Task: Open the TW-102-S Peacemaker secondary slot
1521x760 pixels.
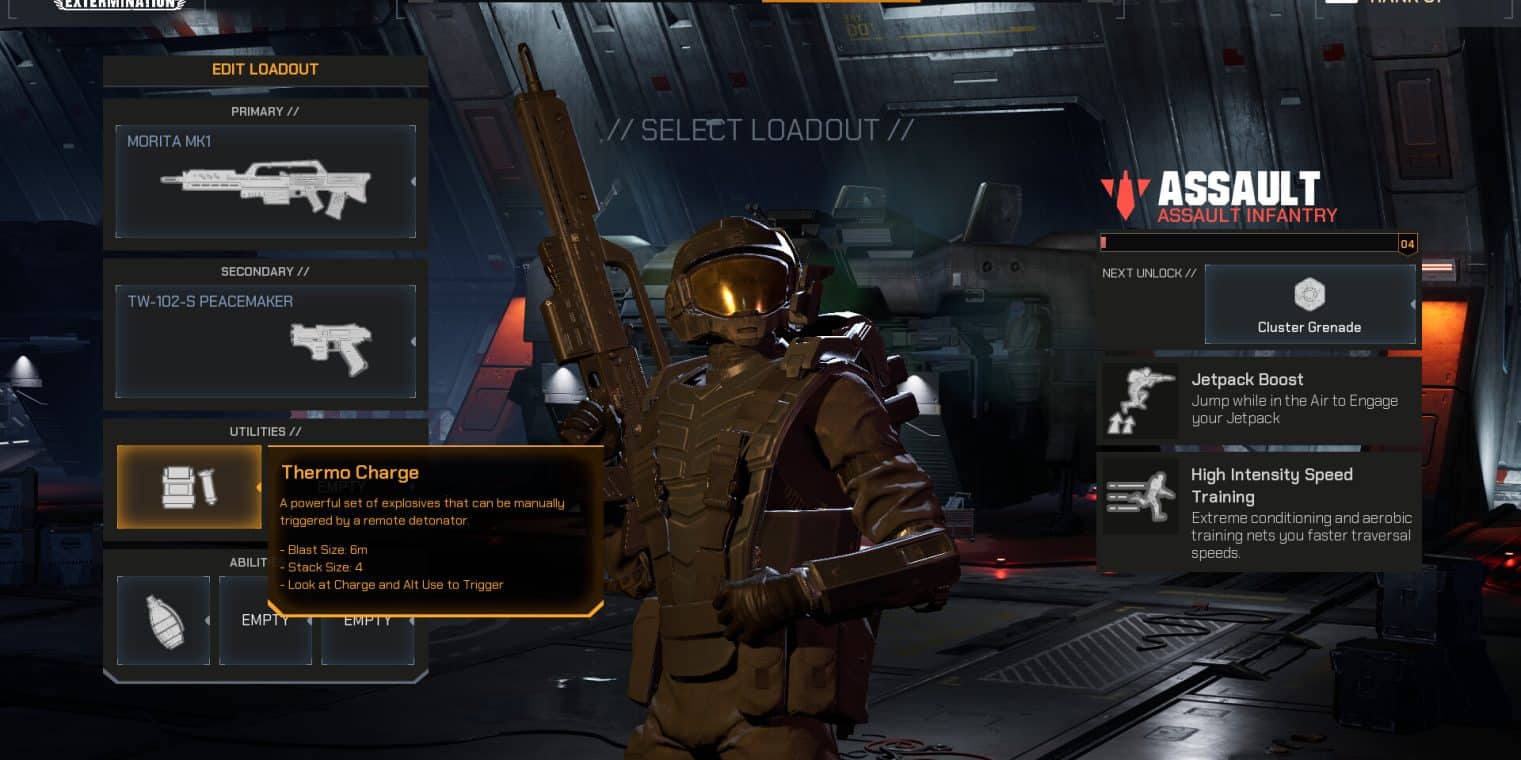Action: pyautogui.click(x=265, y=342)
